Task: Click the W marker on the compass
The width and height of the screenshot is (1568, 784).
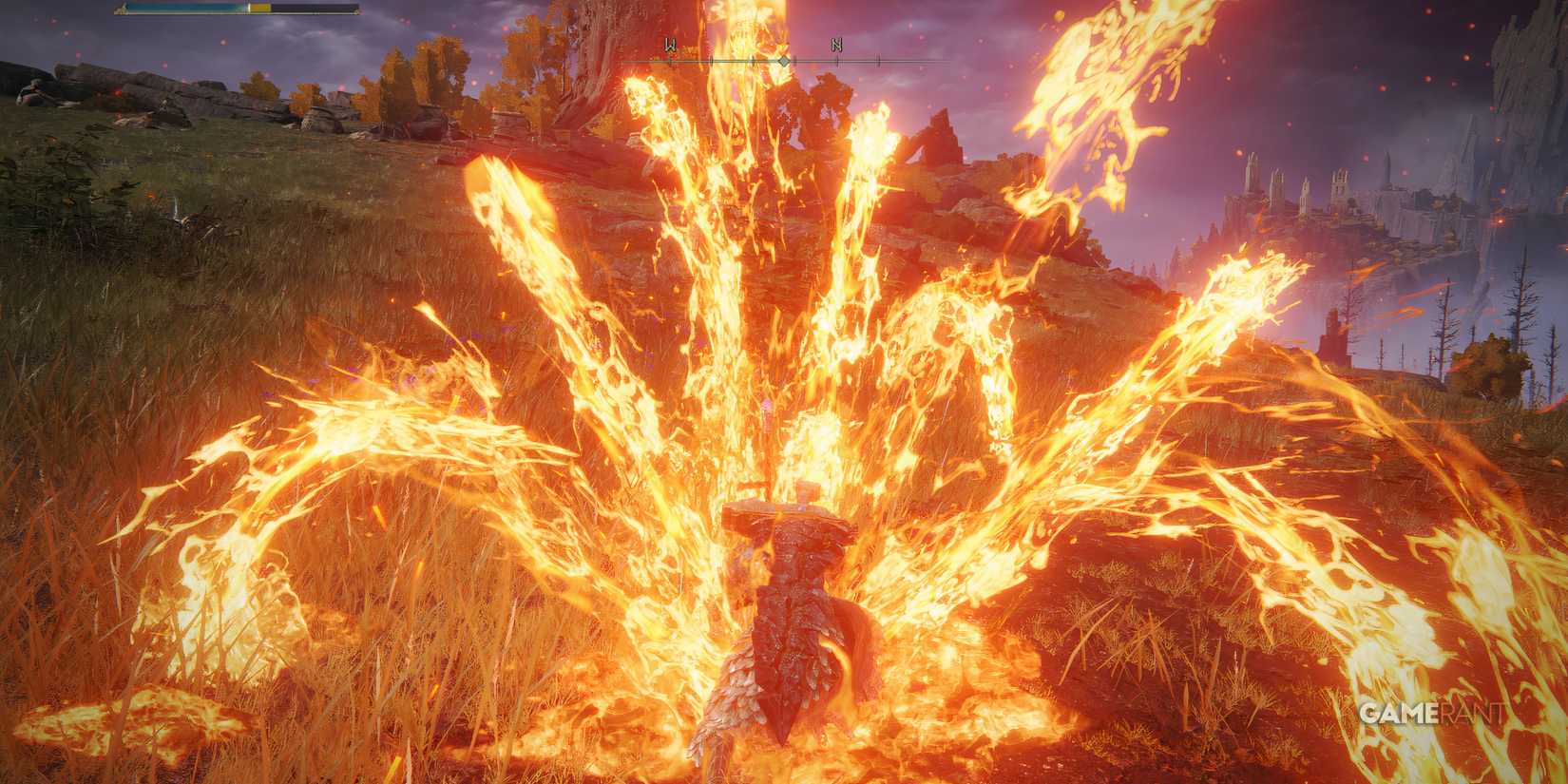Action: 671,46
